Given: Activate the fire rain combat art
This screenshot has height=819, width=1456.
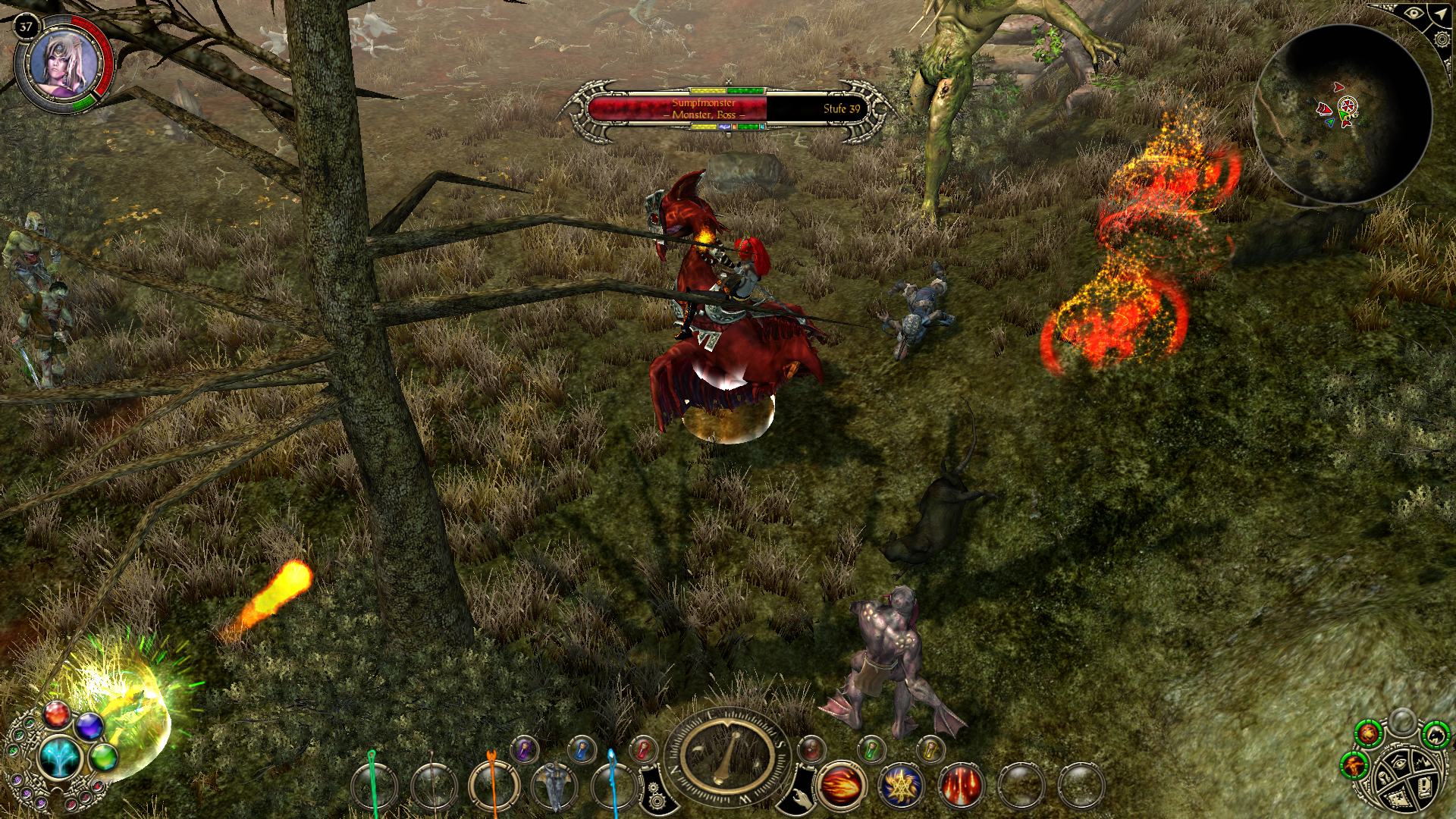Looking at the screenshot, I should click(x=961, y=786).
